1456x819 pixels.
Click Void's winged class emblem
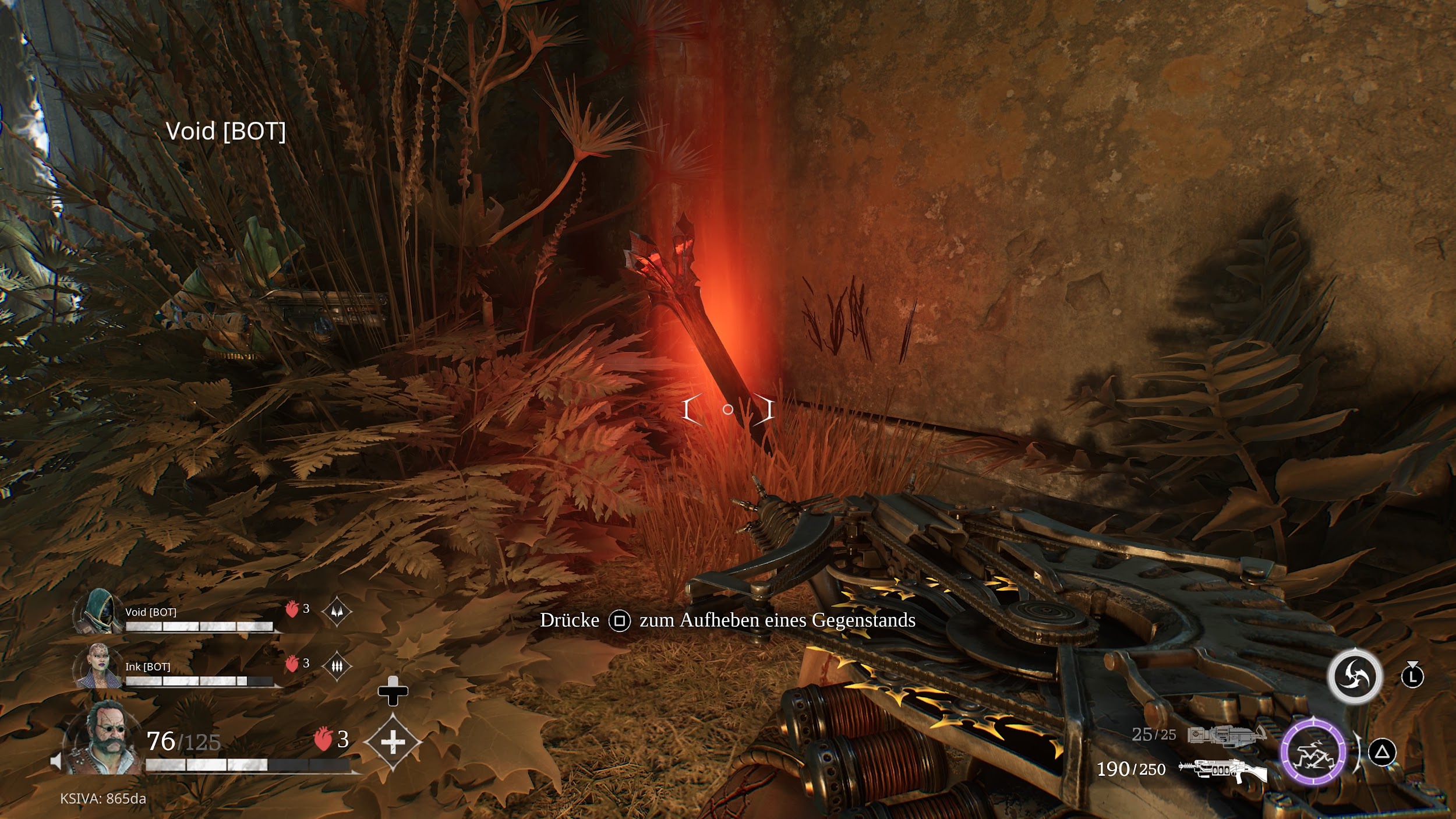337,612
